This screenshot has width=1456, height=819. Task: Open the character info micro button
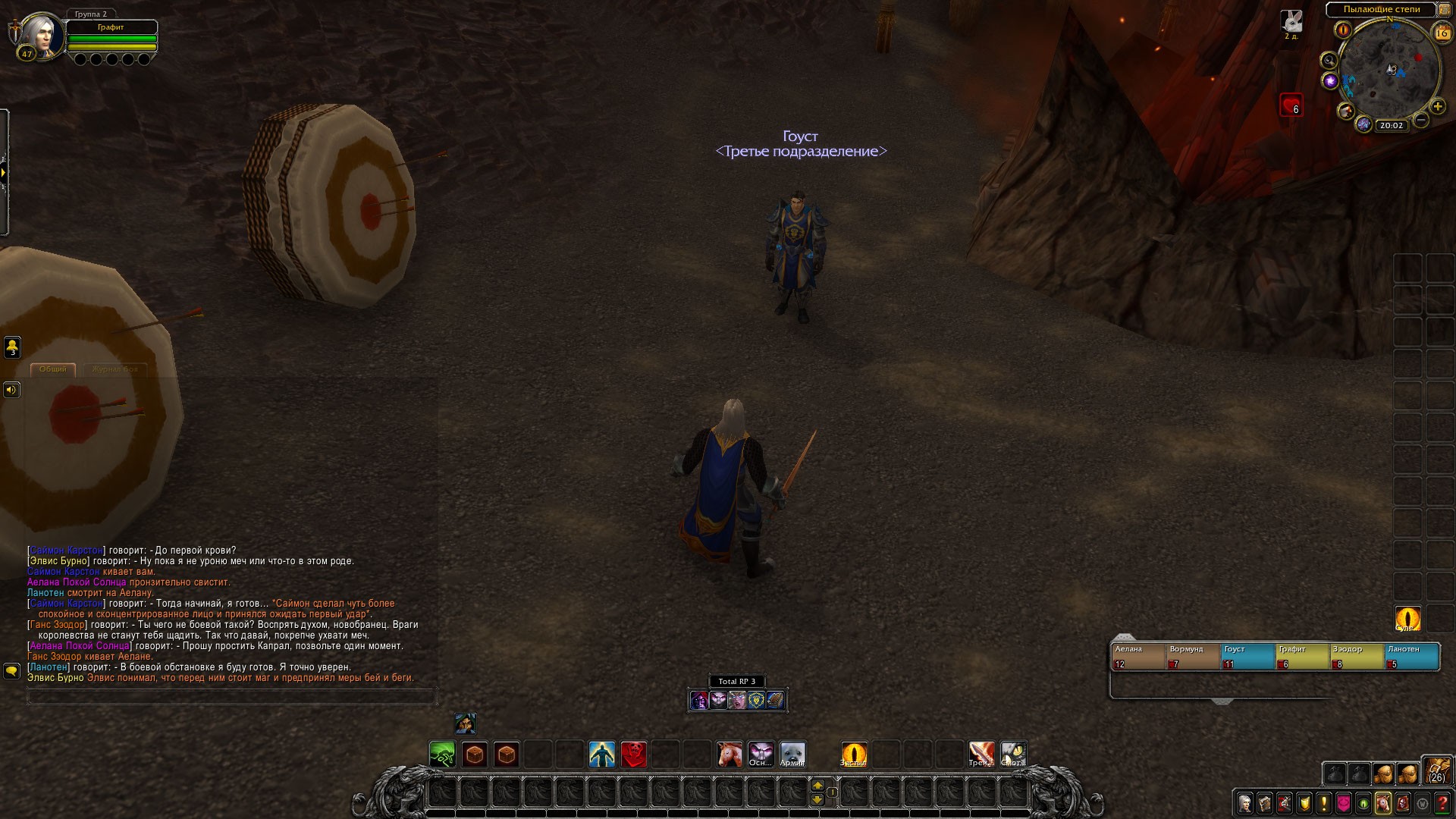click(1245, 803)
